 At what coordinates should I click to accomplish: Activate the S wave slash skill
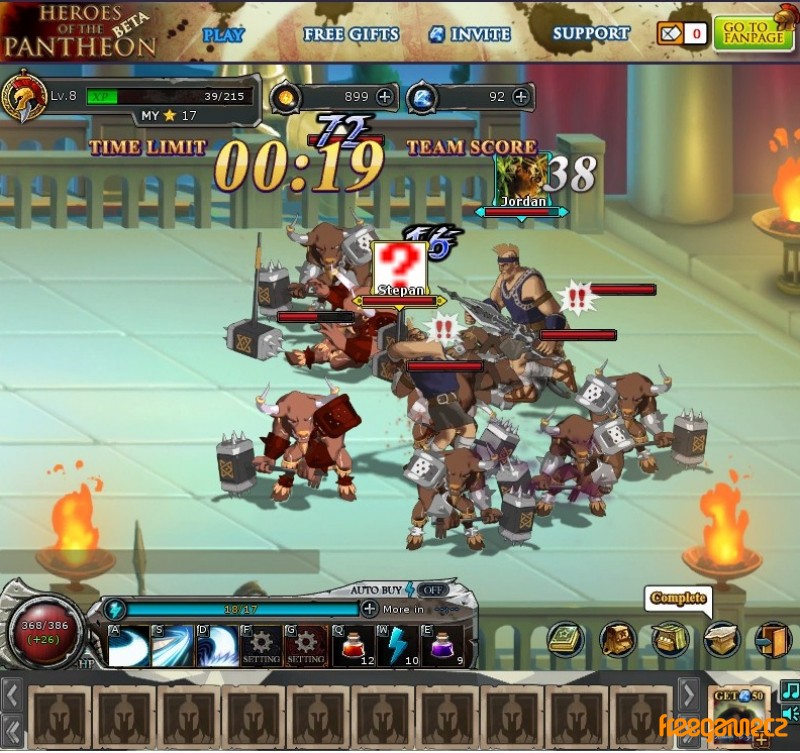[x=172, y=646]
